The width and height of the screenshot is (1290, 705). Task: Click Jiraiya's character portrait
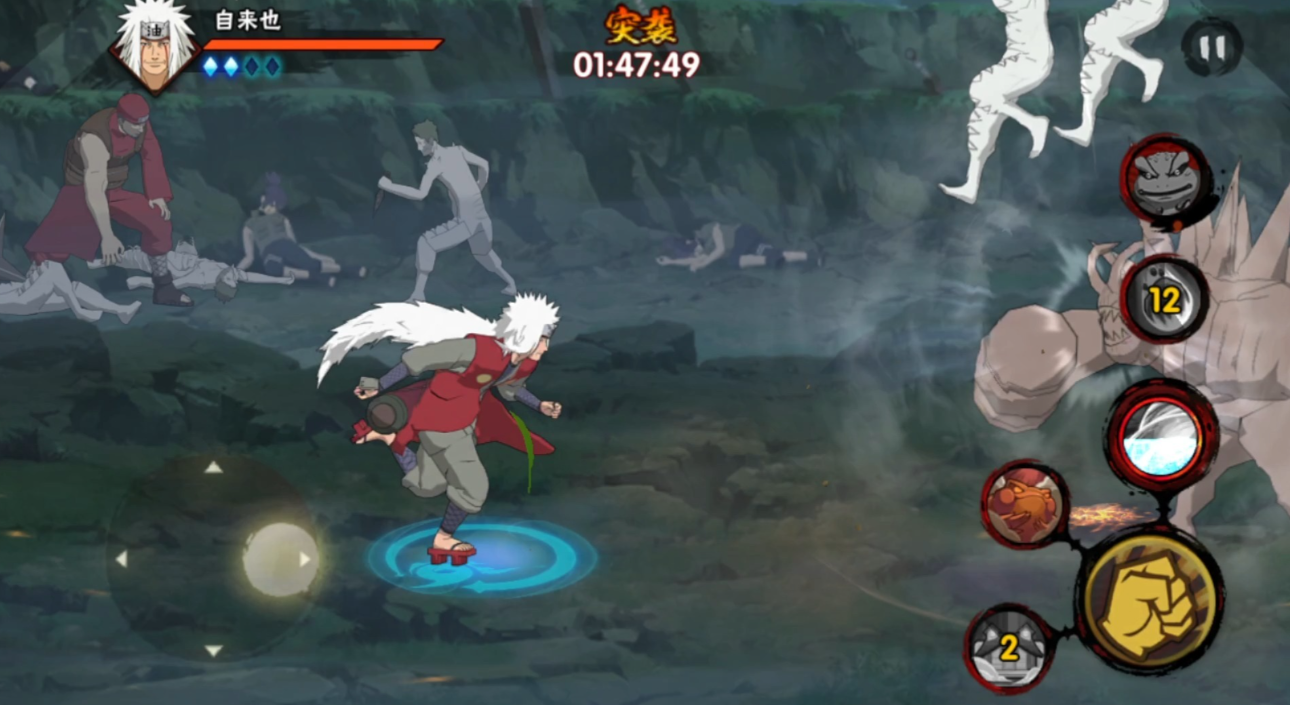[x=155, y=43]
